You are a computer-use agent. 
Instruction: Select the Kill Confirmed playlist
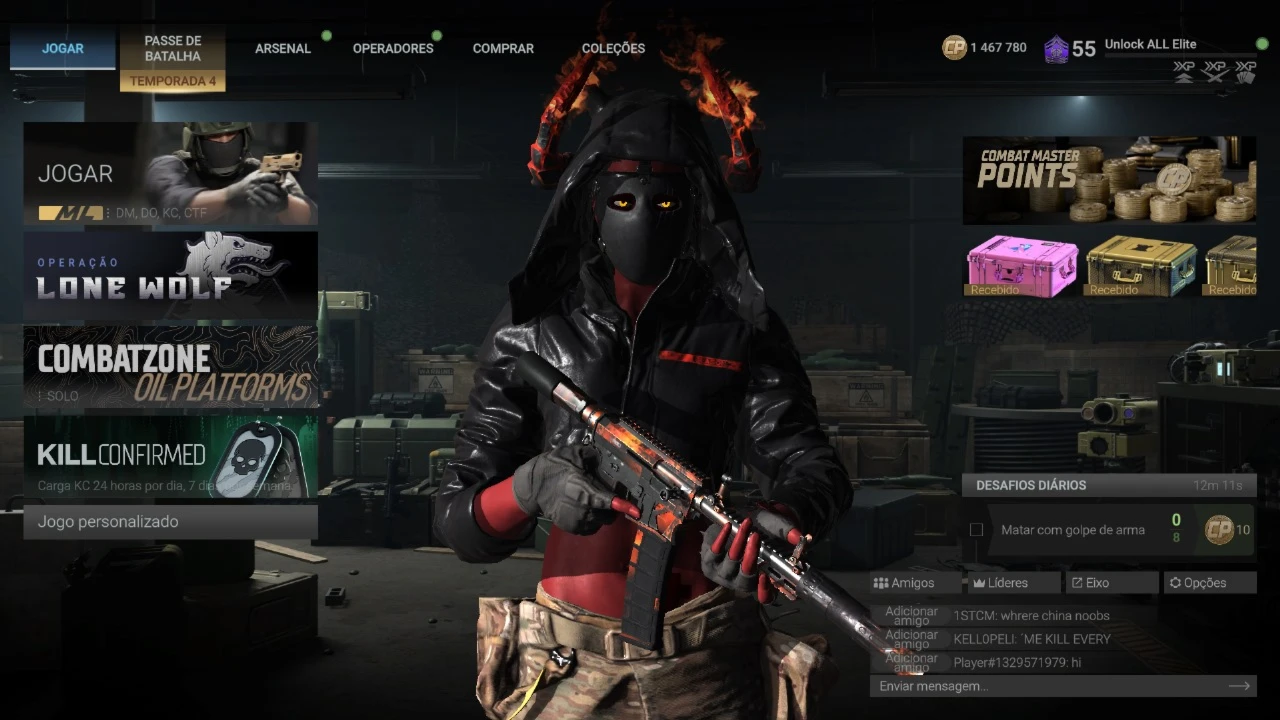point(170,457)
